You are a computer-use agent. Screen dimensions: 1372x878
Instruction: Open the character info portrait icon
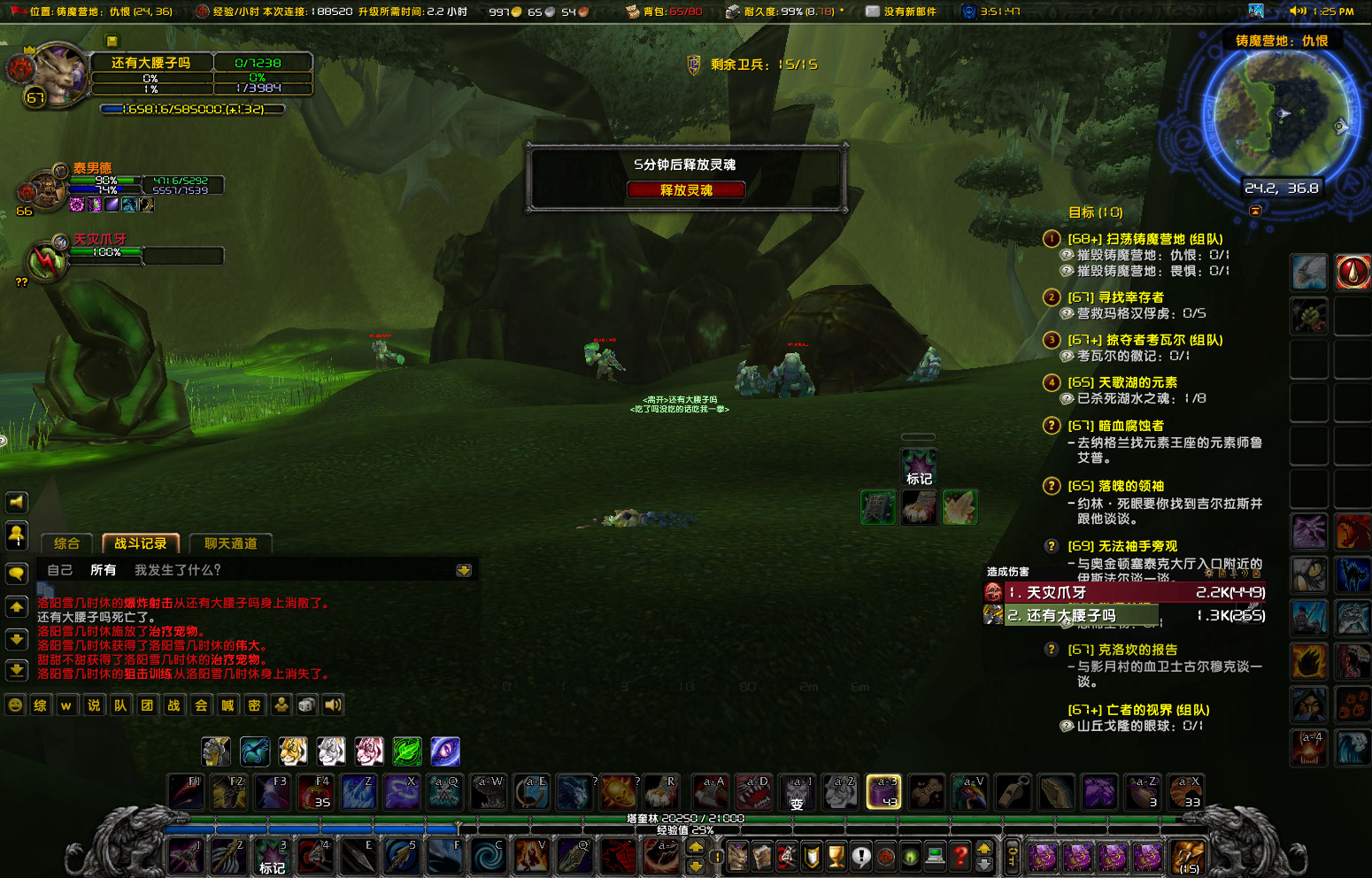click(x=737, y=855)
